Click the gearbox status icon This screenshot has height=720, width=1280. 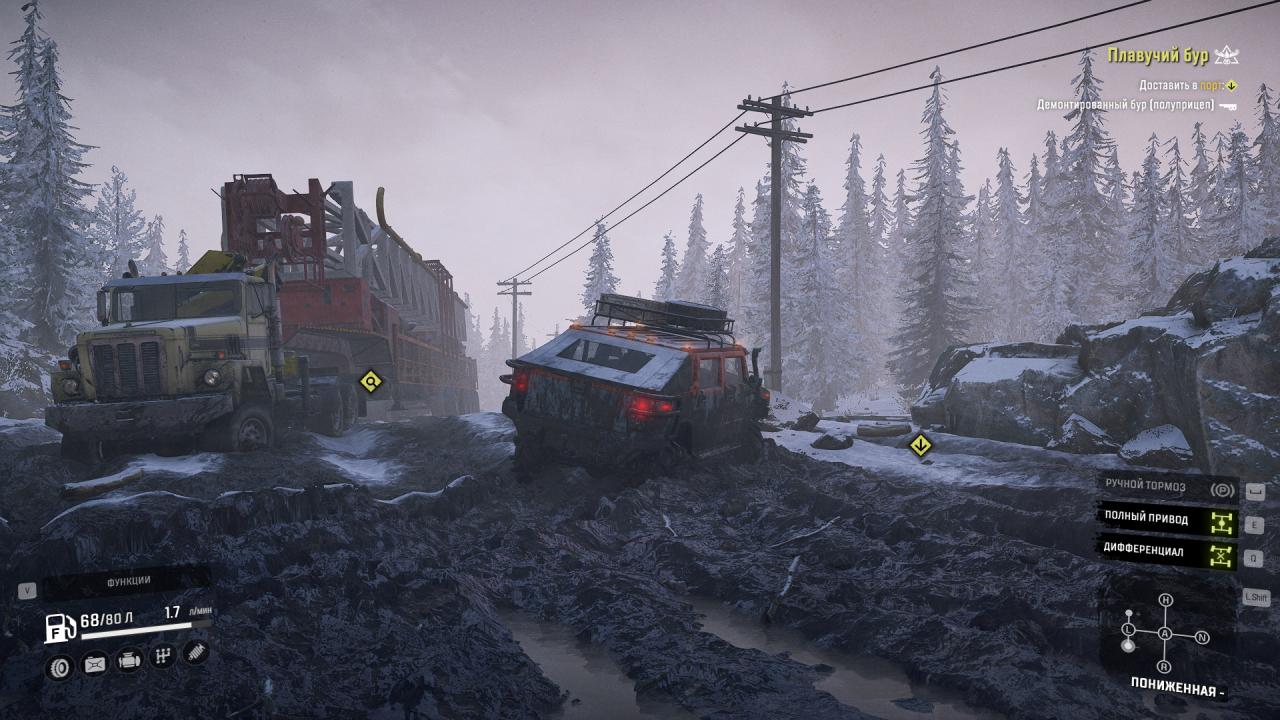[x=163, y=657]
